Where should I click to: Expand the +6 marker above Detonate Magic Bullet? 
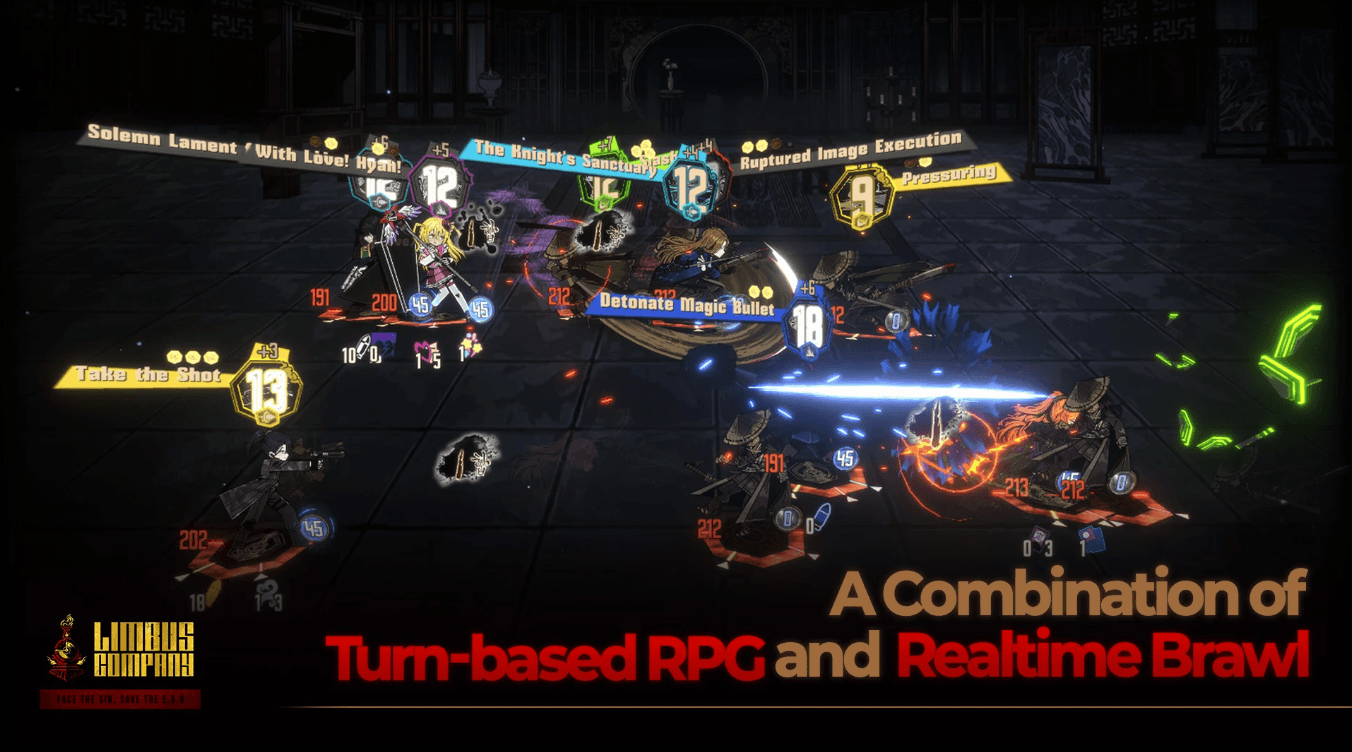(808, 288)
